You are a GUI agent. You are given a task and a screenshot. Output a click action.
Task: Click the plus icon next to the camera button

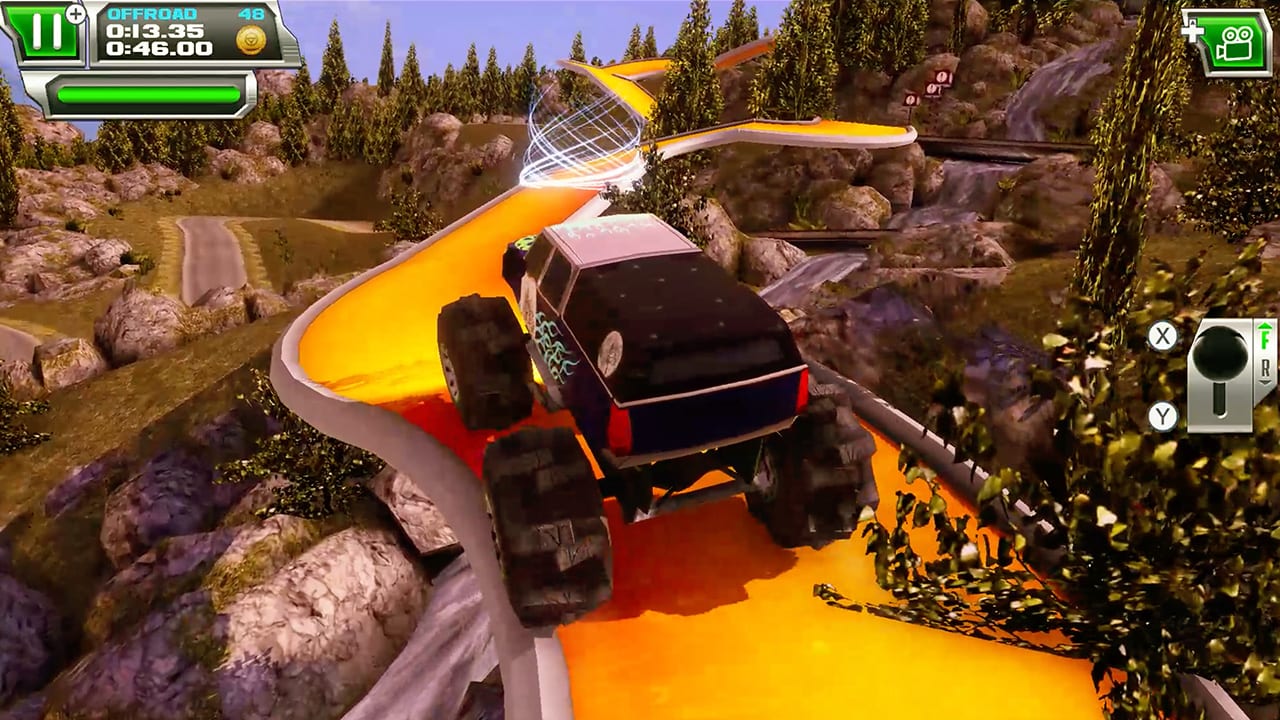coord(1192,33)
